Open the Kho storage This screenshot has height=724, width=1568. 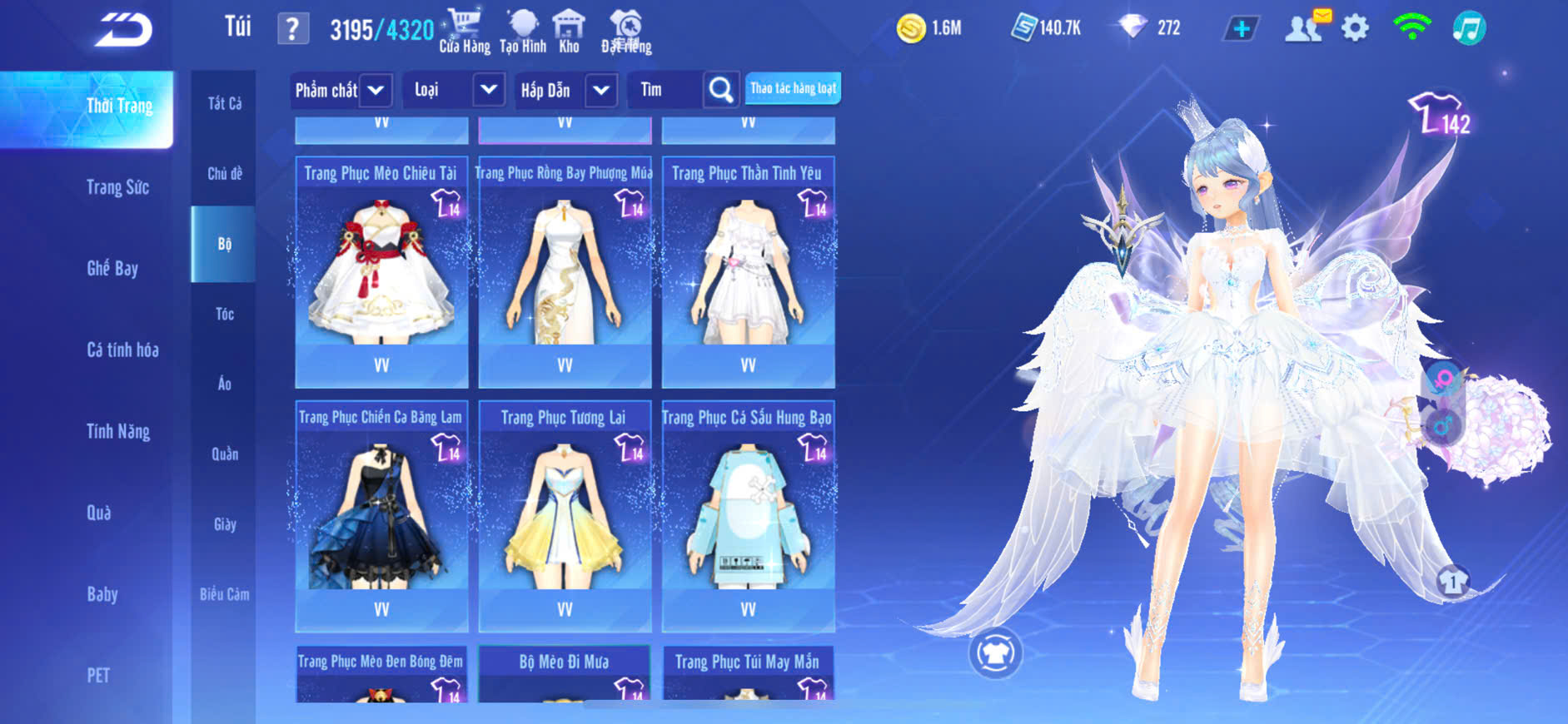pyautogui.click(x=569, y=31)
